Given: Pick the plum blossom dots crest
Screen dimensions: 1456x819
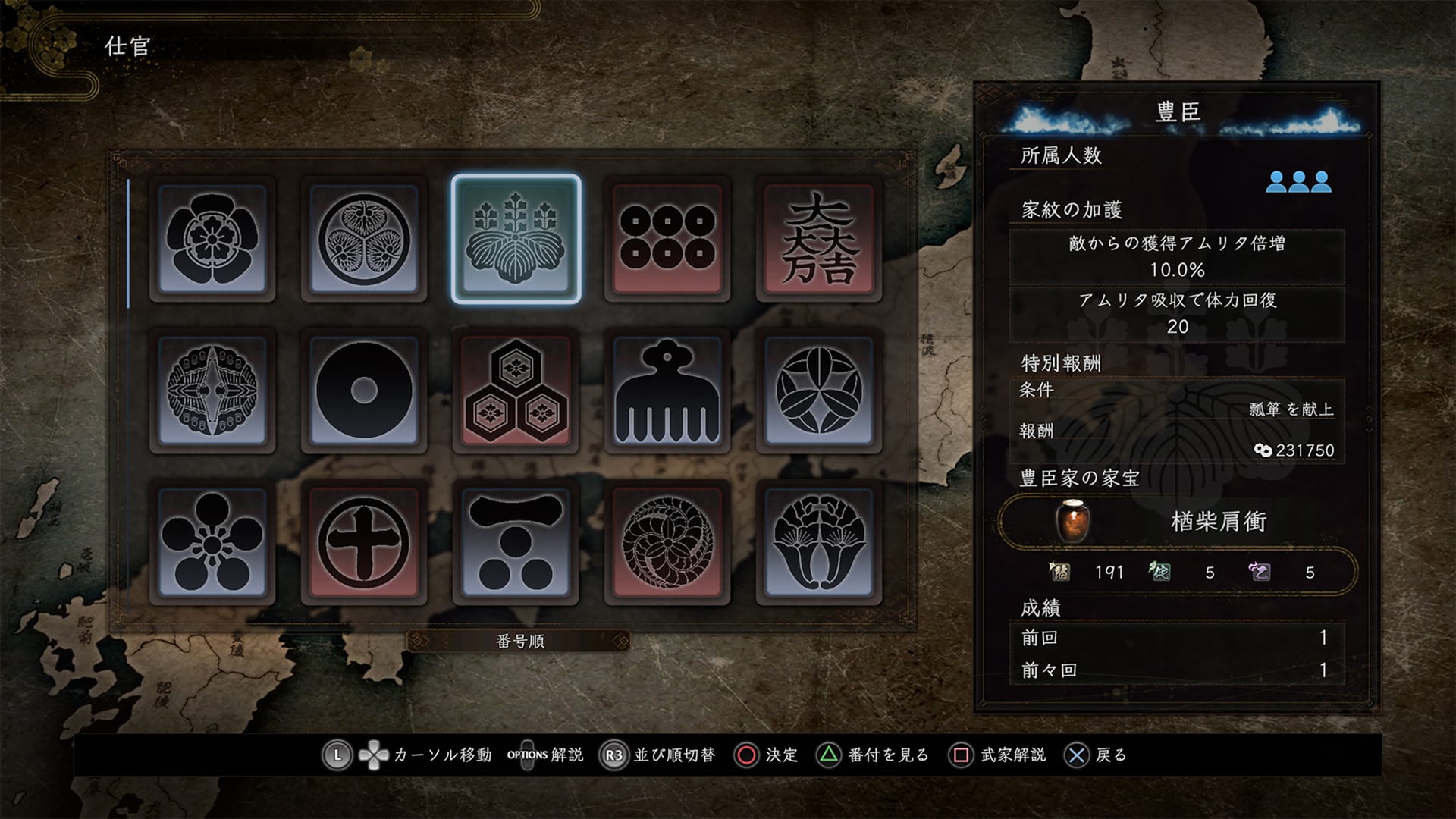Looking at the screenshot, I should (x=212, y=542).
